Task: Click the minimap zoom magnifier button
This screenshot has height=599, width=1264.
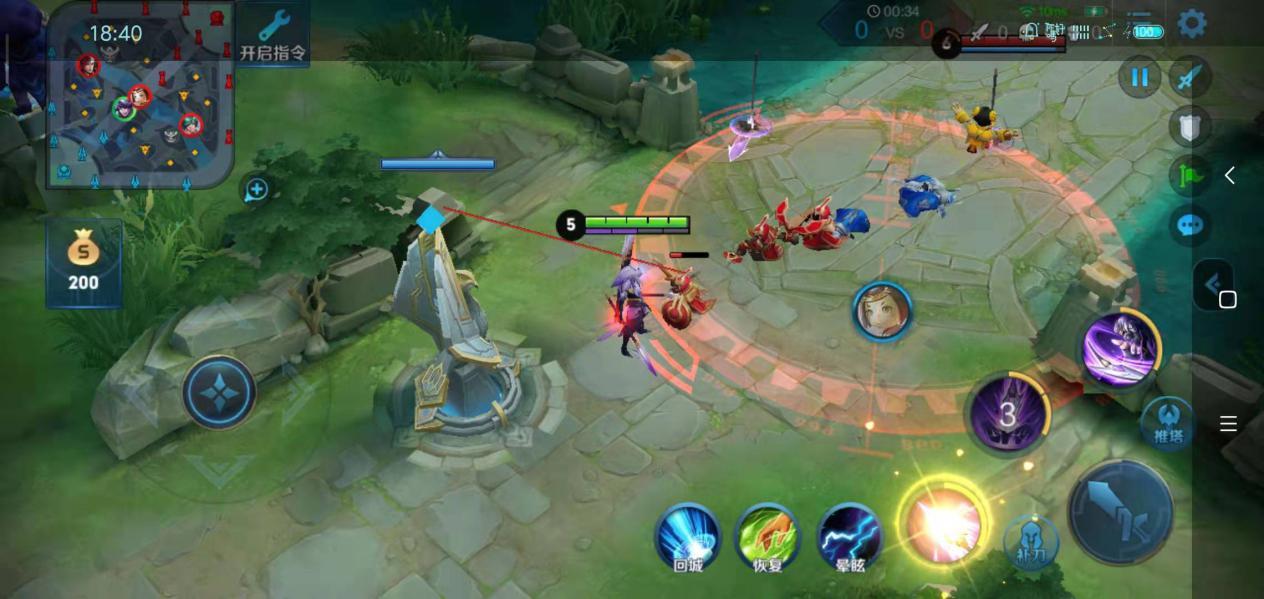Action: coord(256,189)
